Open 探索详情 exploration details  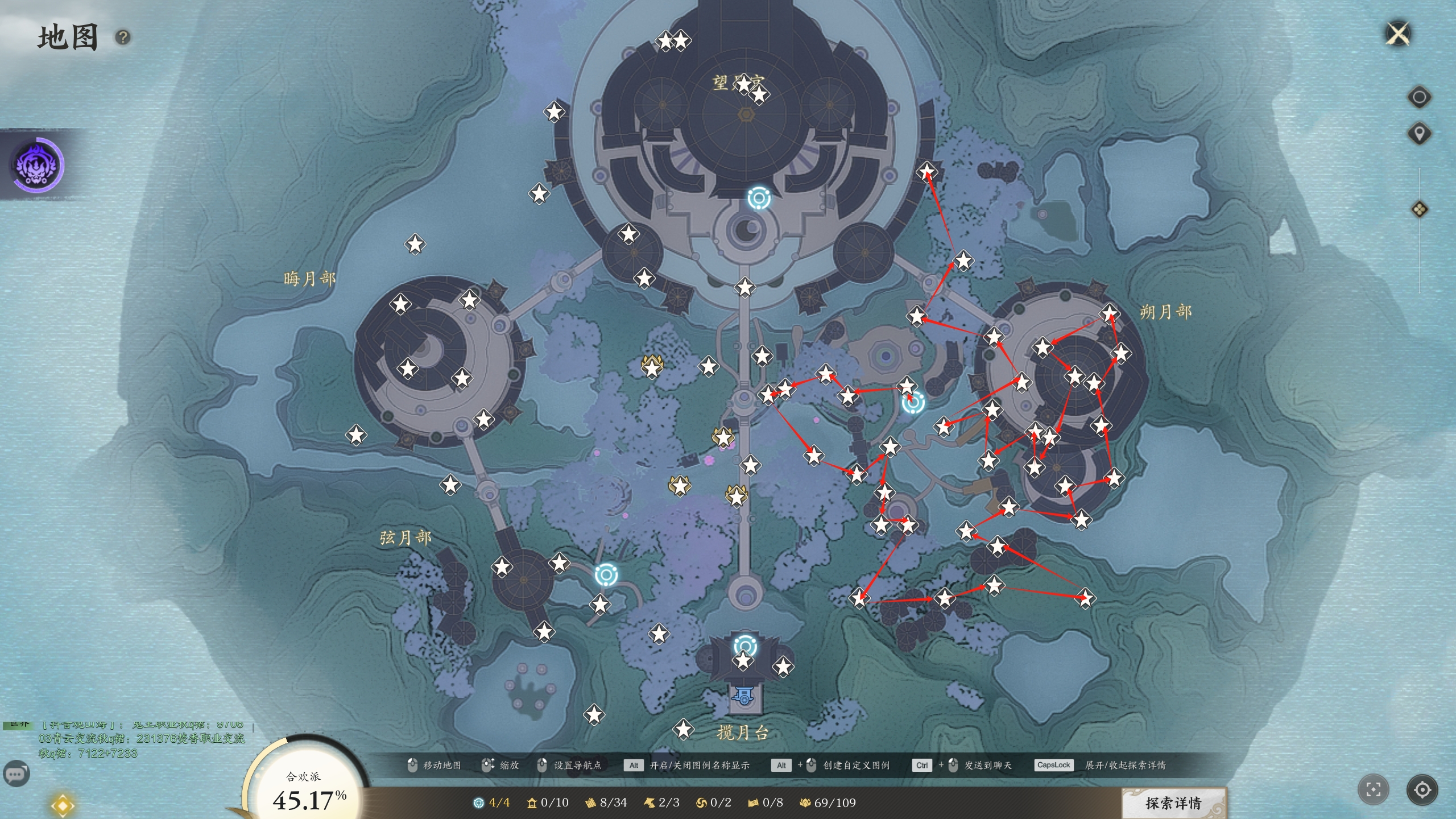1173,803
